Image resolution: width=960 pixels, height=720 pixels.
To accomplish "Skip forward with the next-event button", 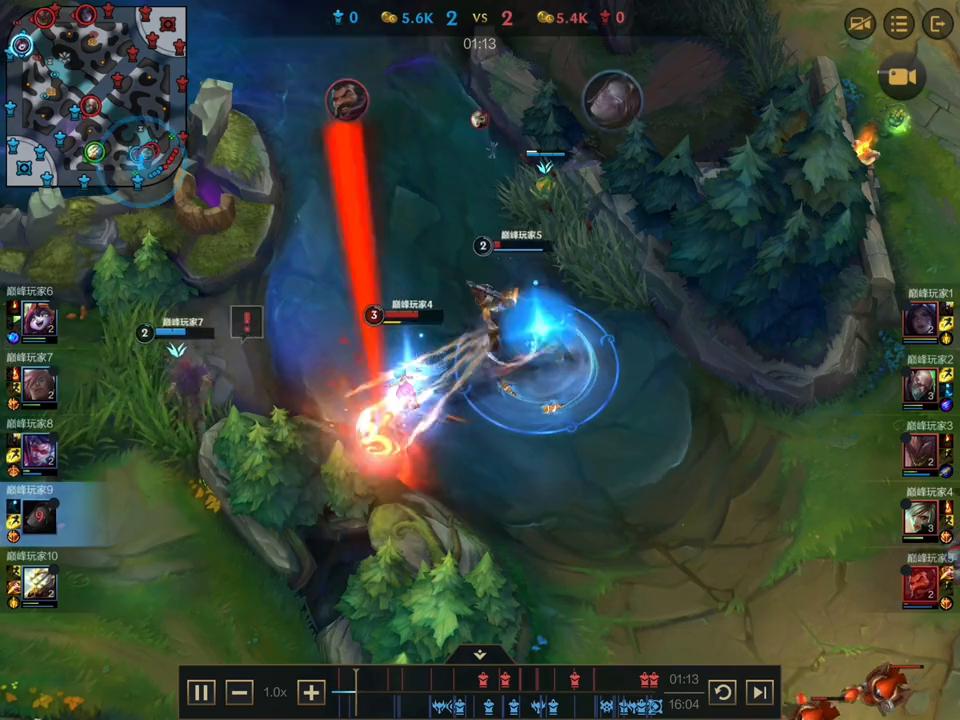I will pos(759,692).
